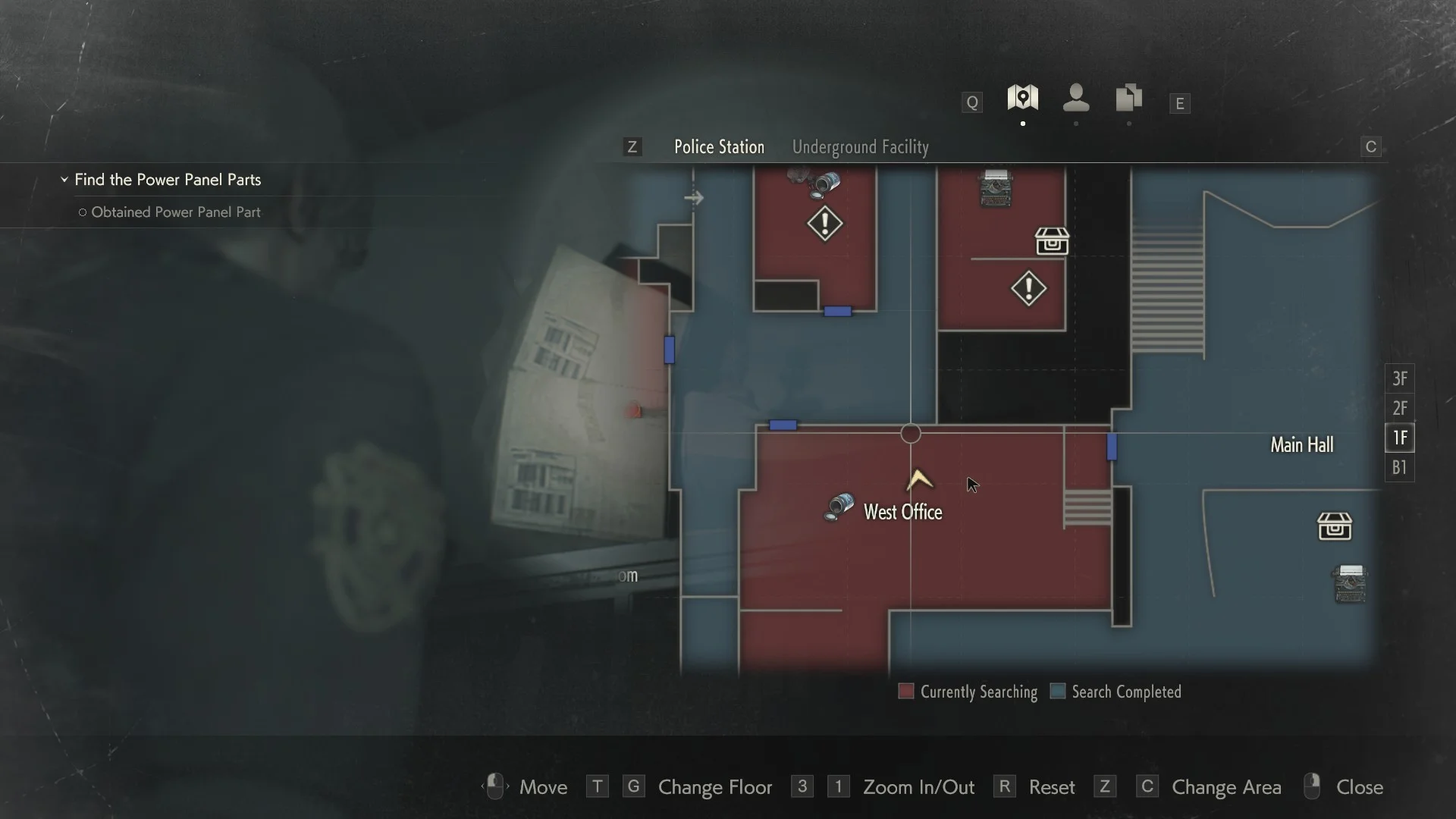This screenshot has height=819, width=1456.
Task: Open the Underground Facility tab
Action: click(860, 146)
